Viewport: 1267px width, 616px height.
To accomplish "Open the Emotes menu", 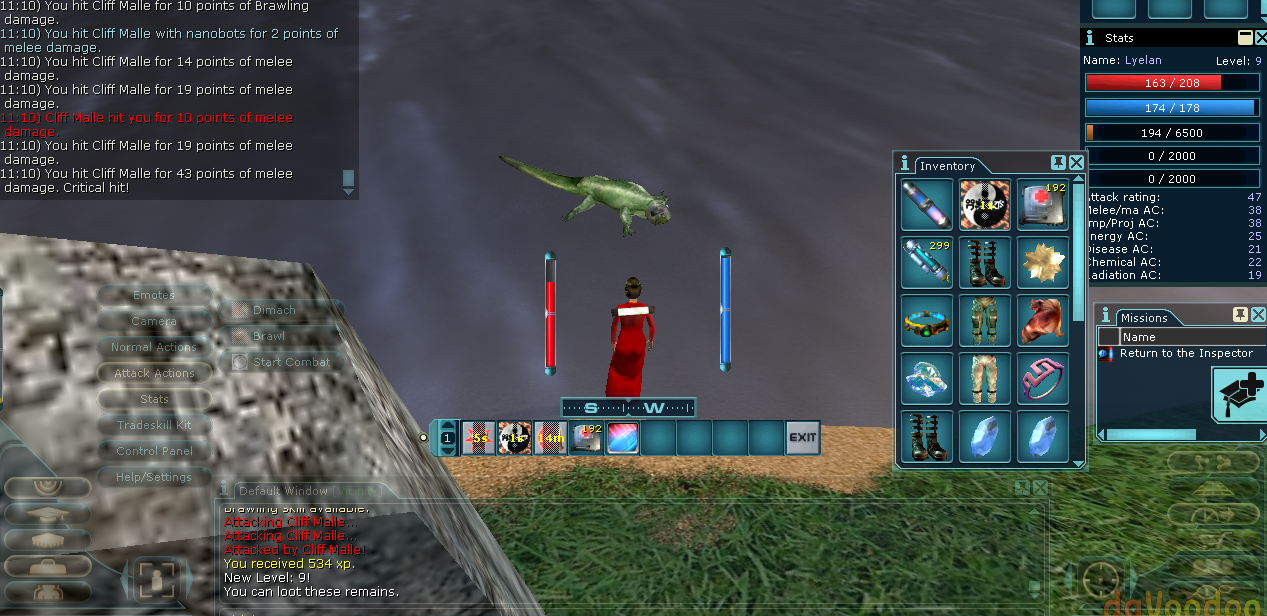I will (x=154, y=295).
